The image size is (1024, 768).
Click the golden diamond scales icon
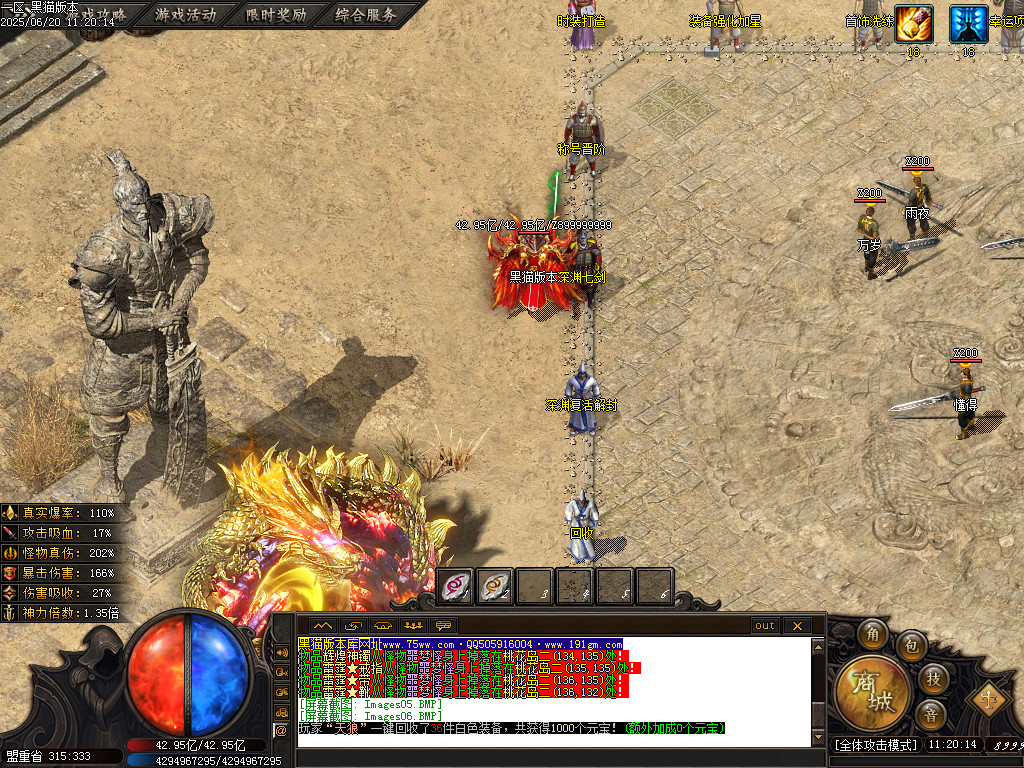985,698
